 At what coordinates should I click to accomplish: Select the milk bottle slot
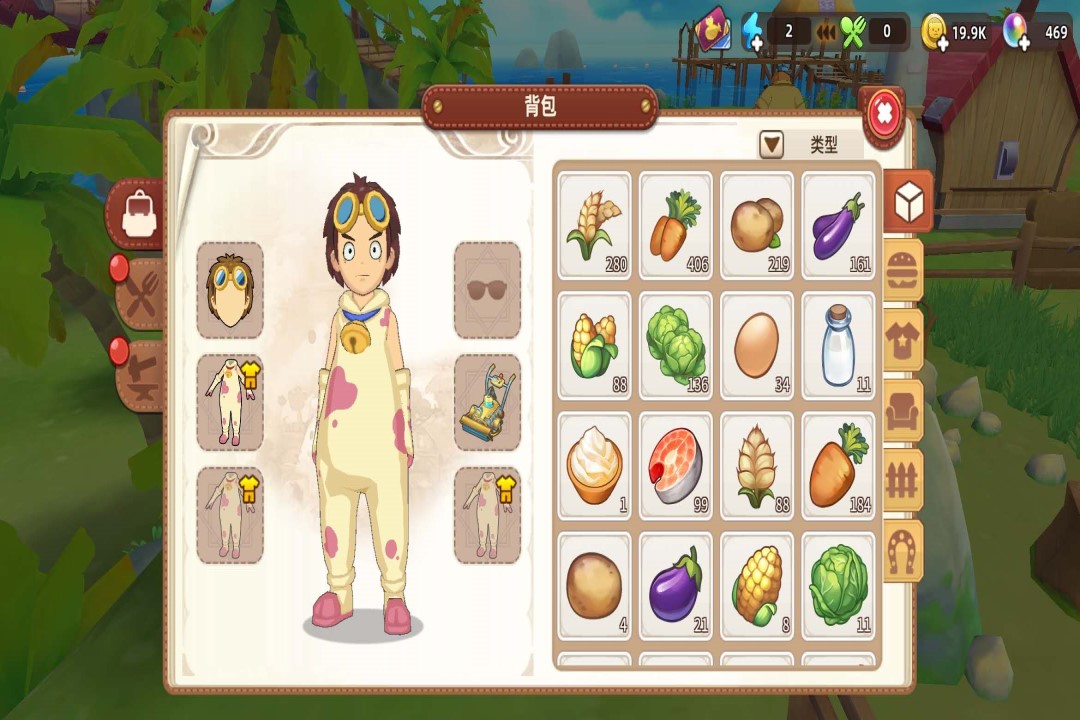tap(839, 345)
